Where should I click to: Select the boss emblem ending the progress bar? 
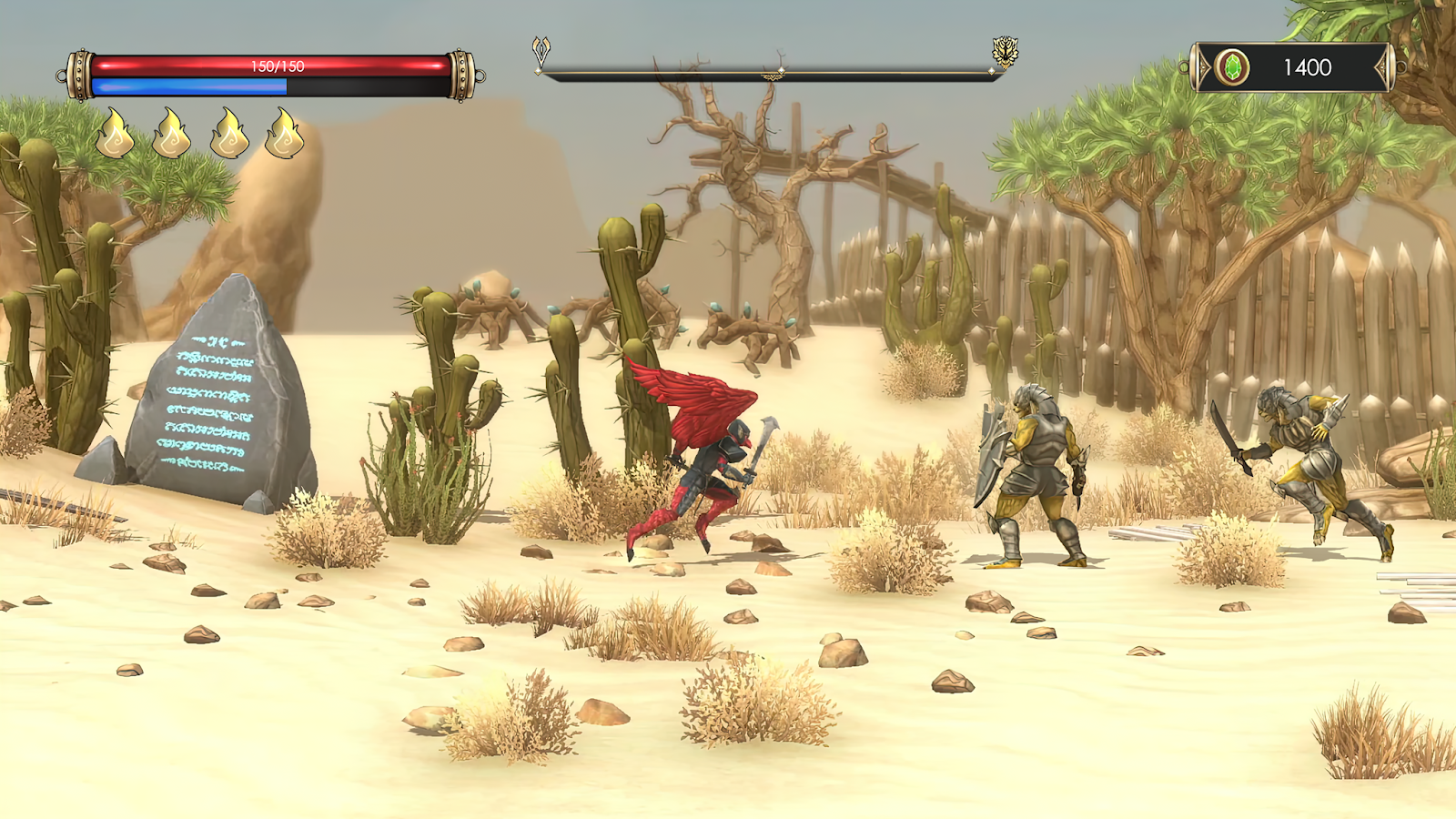(x=1005, y=52)
